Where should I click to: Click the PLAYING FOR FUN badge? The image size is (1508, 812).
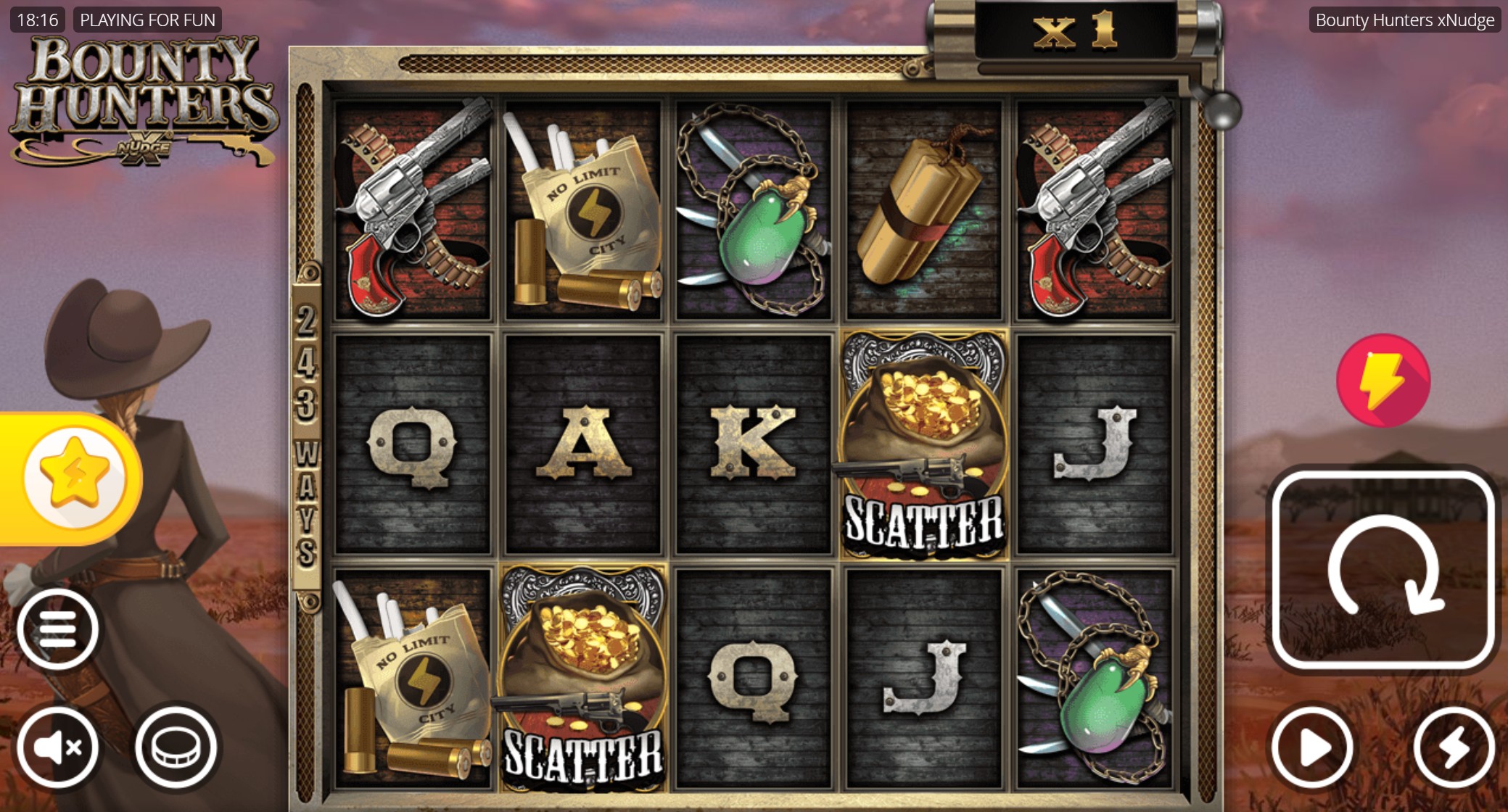coord(148,20)
